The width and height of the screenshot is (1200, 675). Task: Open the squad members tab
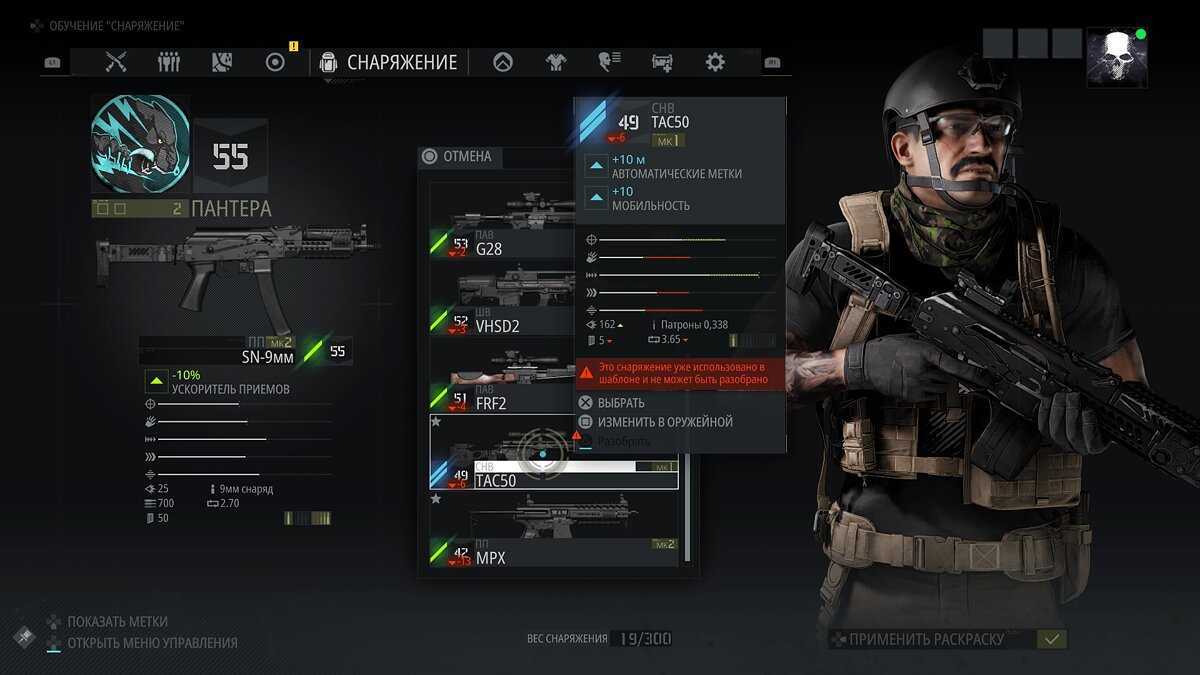pyautogui.click(x=169, y=62)
